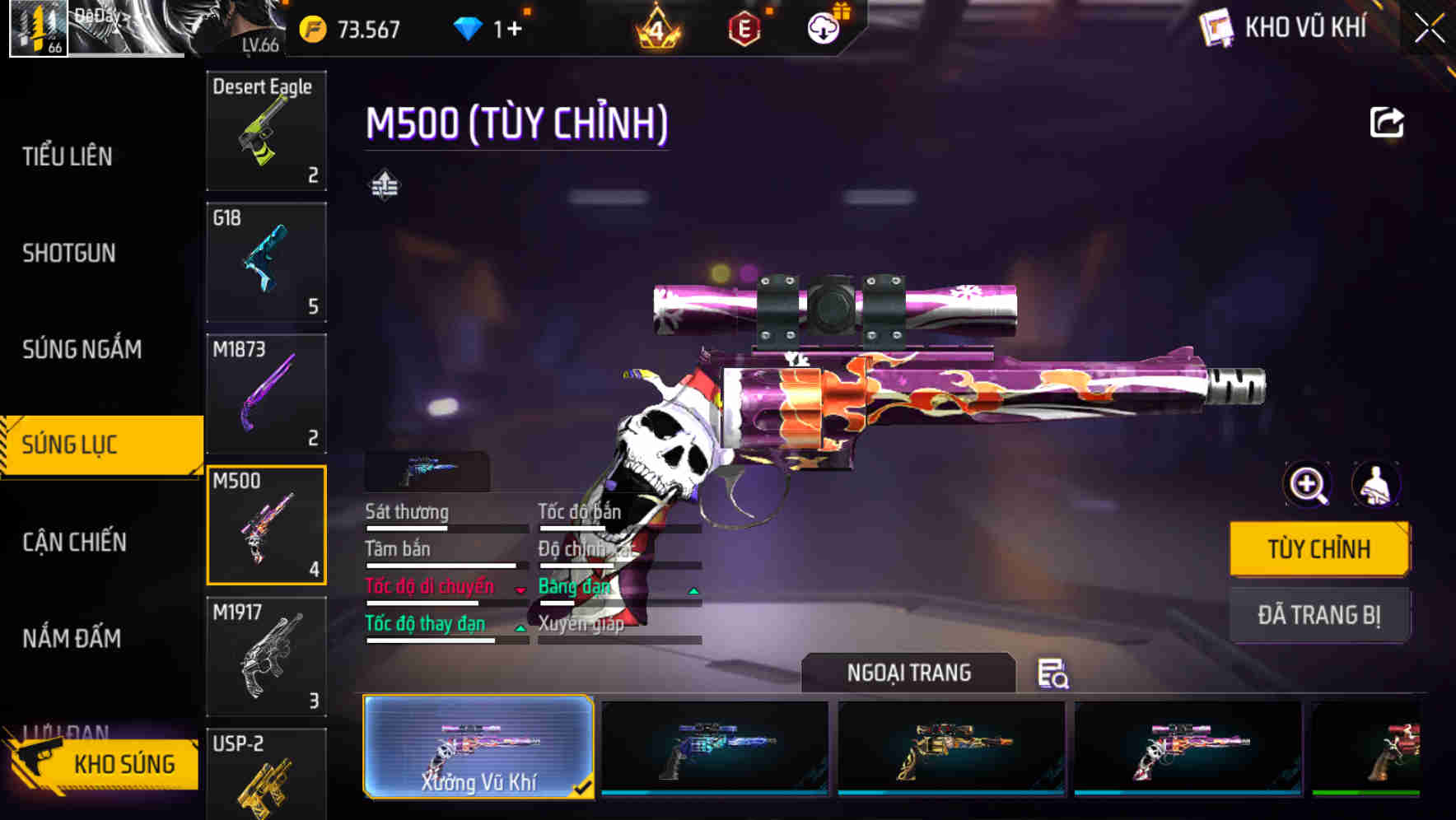Open the CẬN CHIẾN category
1456x820 pixels.
[74, 543]
